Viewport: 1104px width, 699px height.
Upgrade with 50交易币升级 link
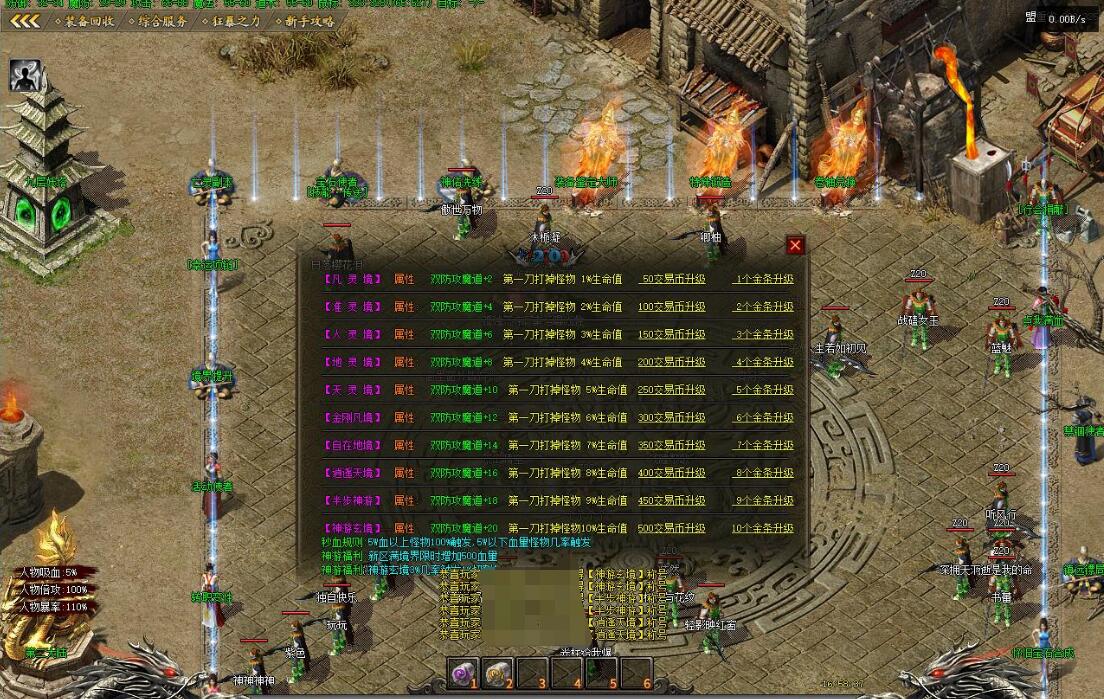(x=672, y=279)
